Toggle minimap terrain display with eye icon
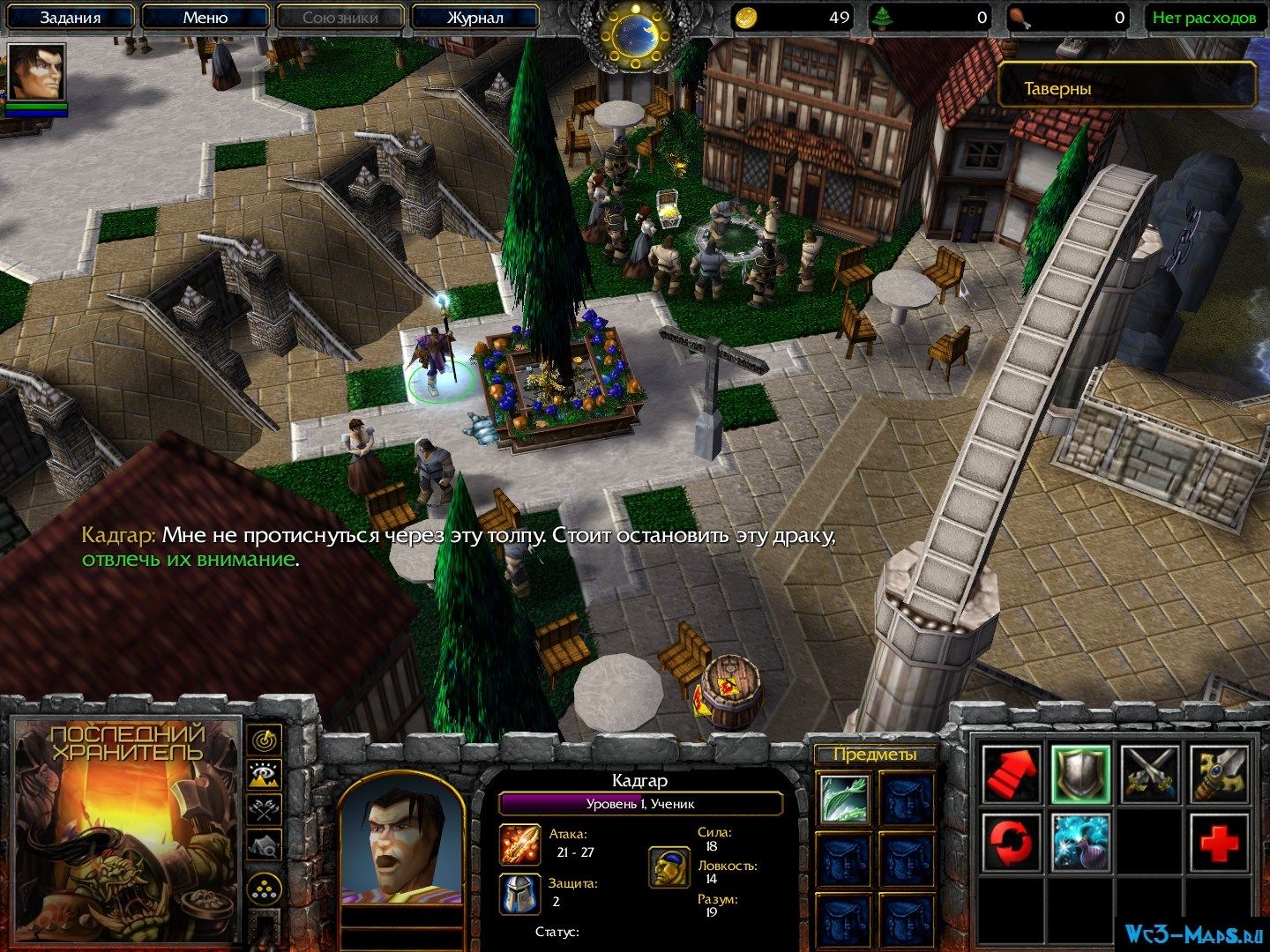The height and width of the screenshot is (952, 1270). click(263, 775)
